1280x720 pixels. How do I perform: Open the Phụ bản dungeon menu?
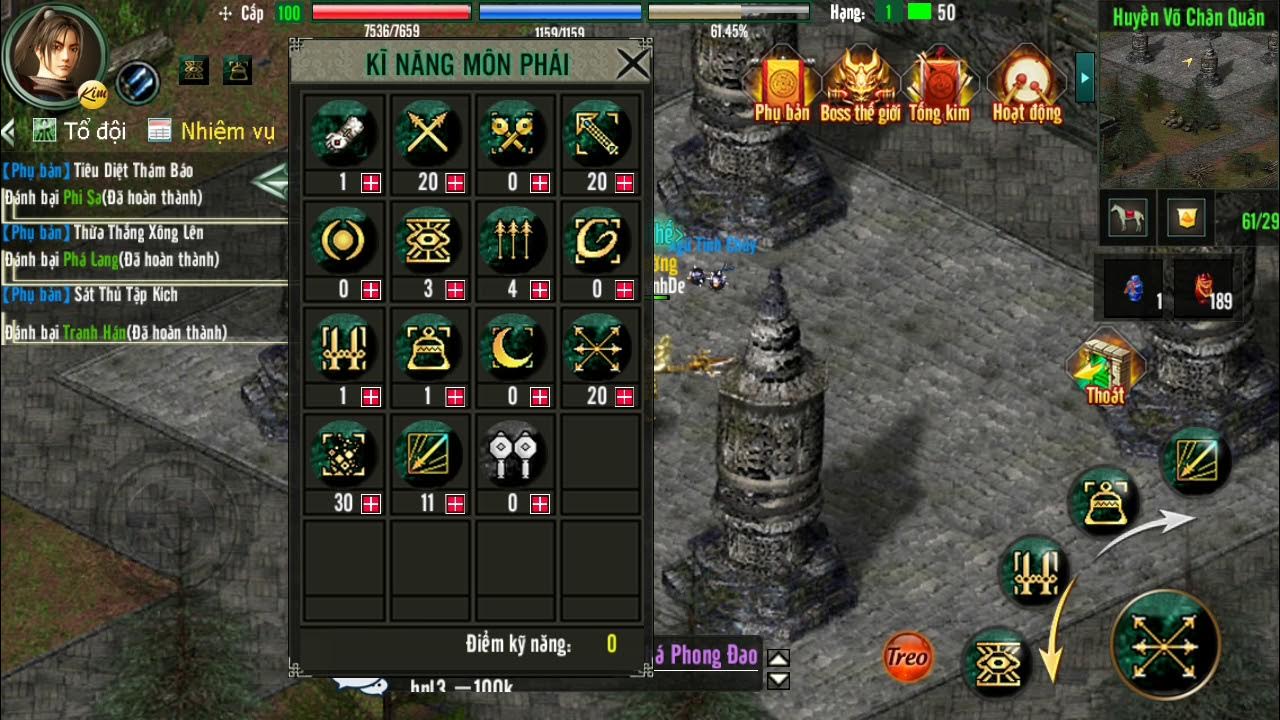pos(782,85)
